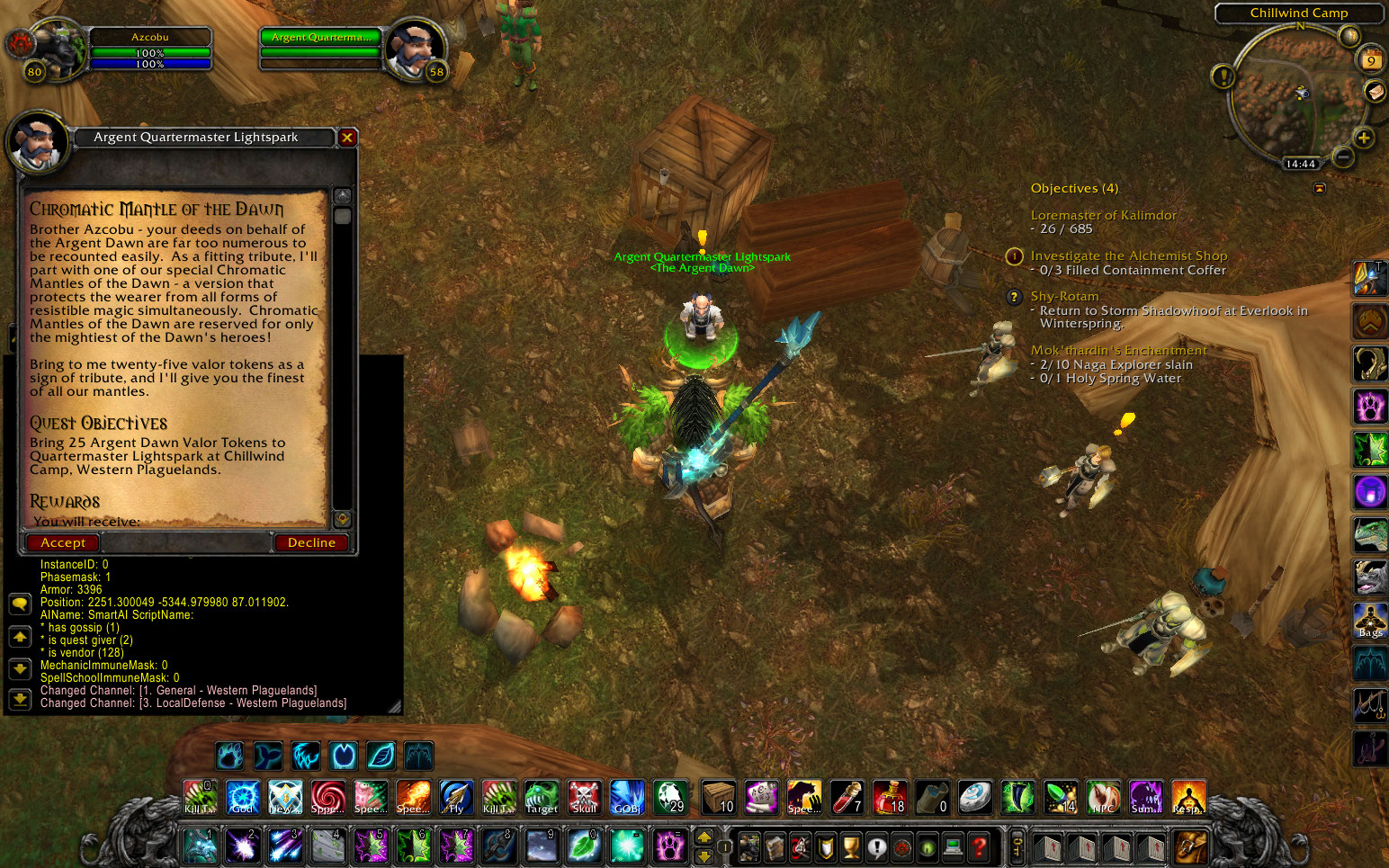Open the minimap tracking button
This screenshot has height=868, width=1389.
click(1350, 37)
